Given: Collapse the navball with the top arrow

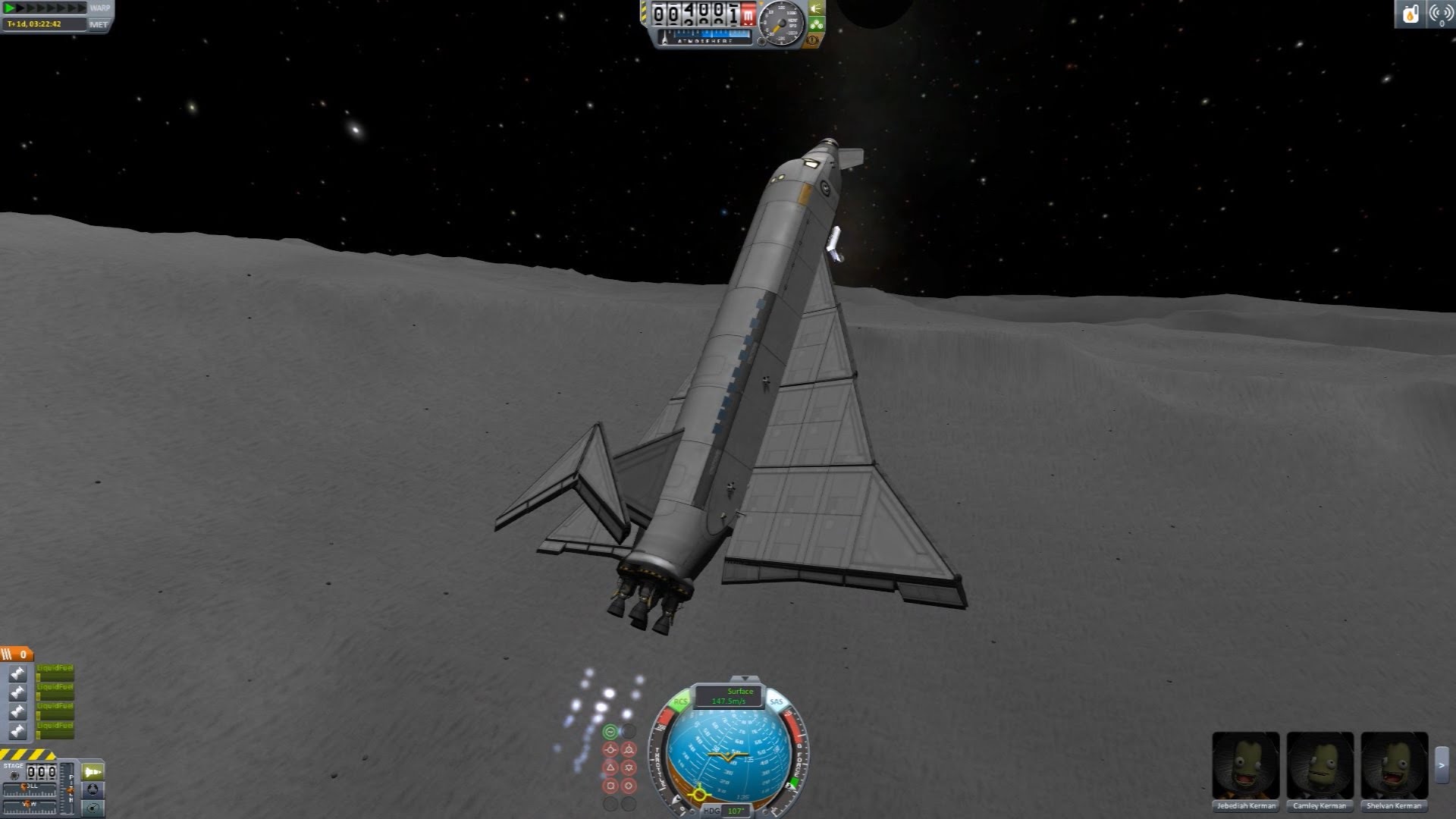Looking at the screenshot, I should coord(746,679).
